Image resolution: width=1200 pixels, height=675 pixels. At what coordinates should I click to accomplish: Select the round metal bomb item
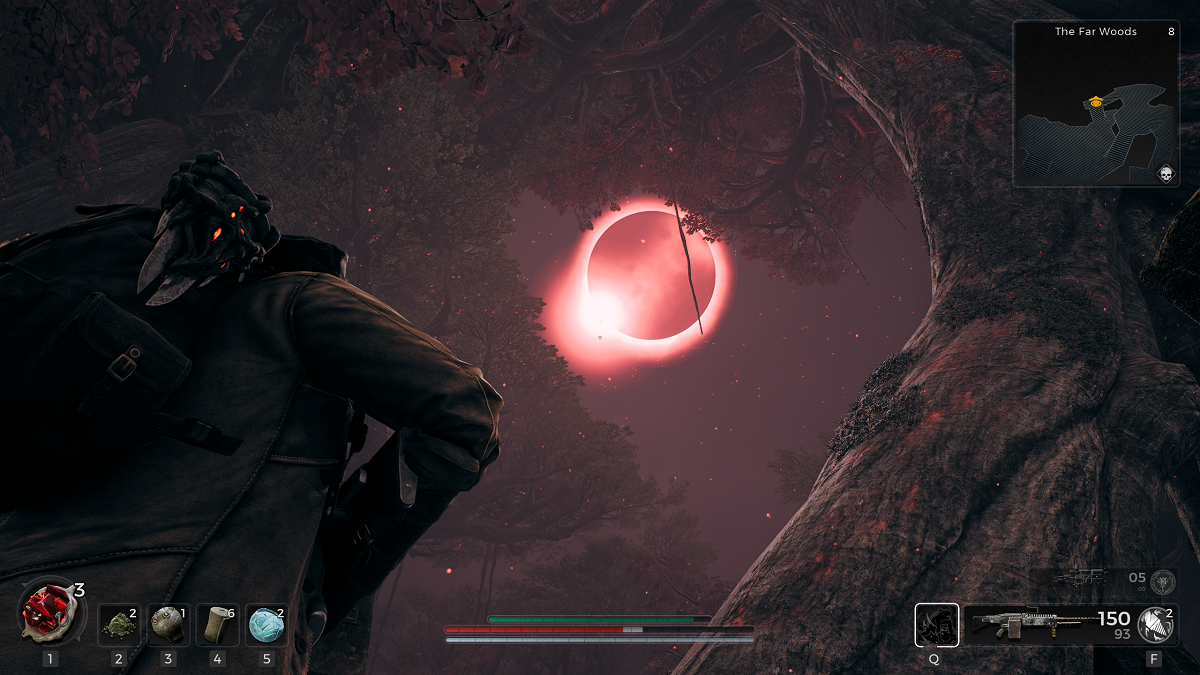point(167,624)
